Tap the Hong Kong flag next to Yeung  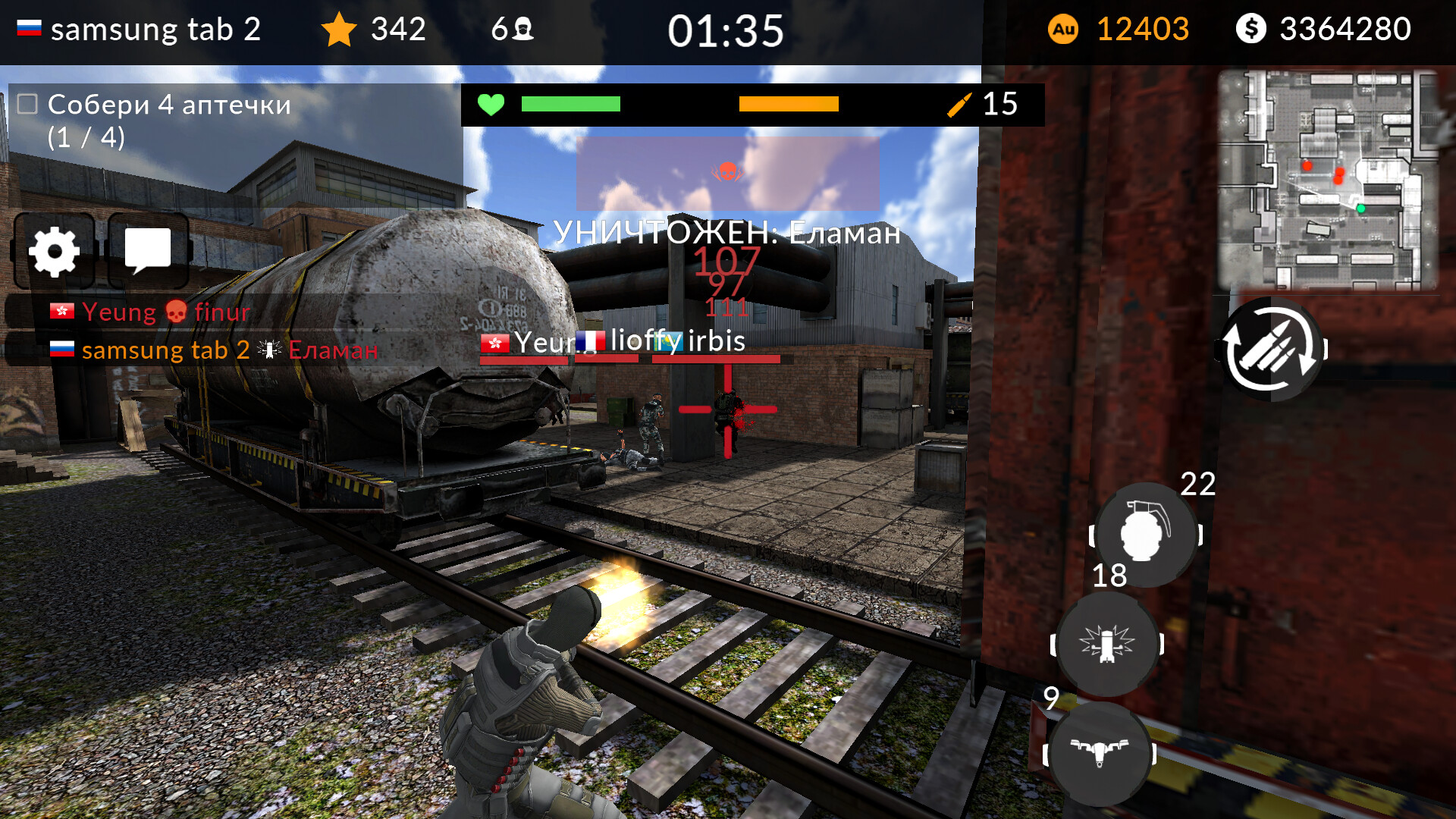coord(60,311)
